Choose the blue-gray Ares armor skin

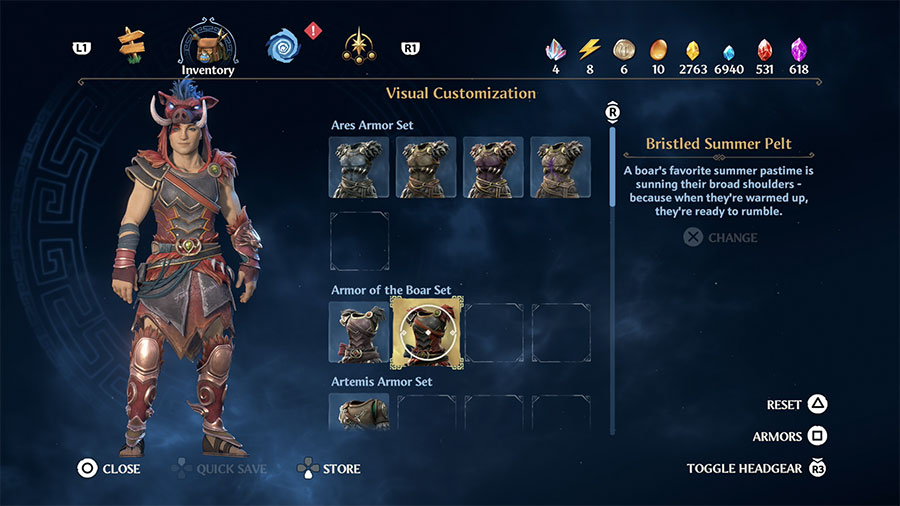coord(359,167)
